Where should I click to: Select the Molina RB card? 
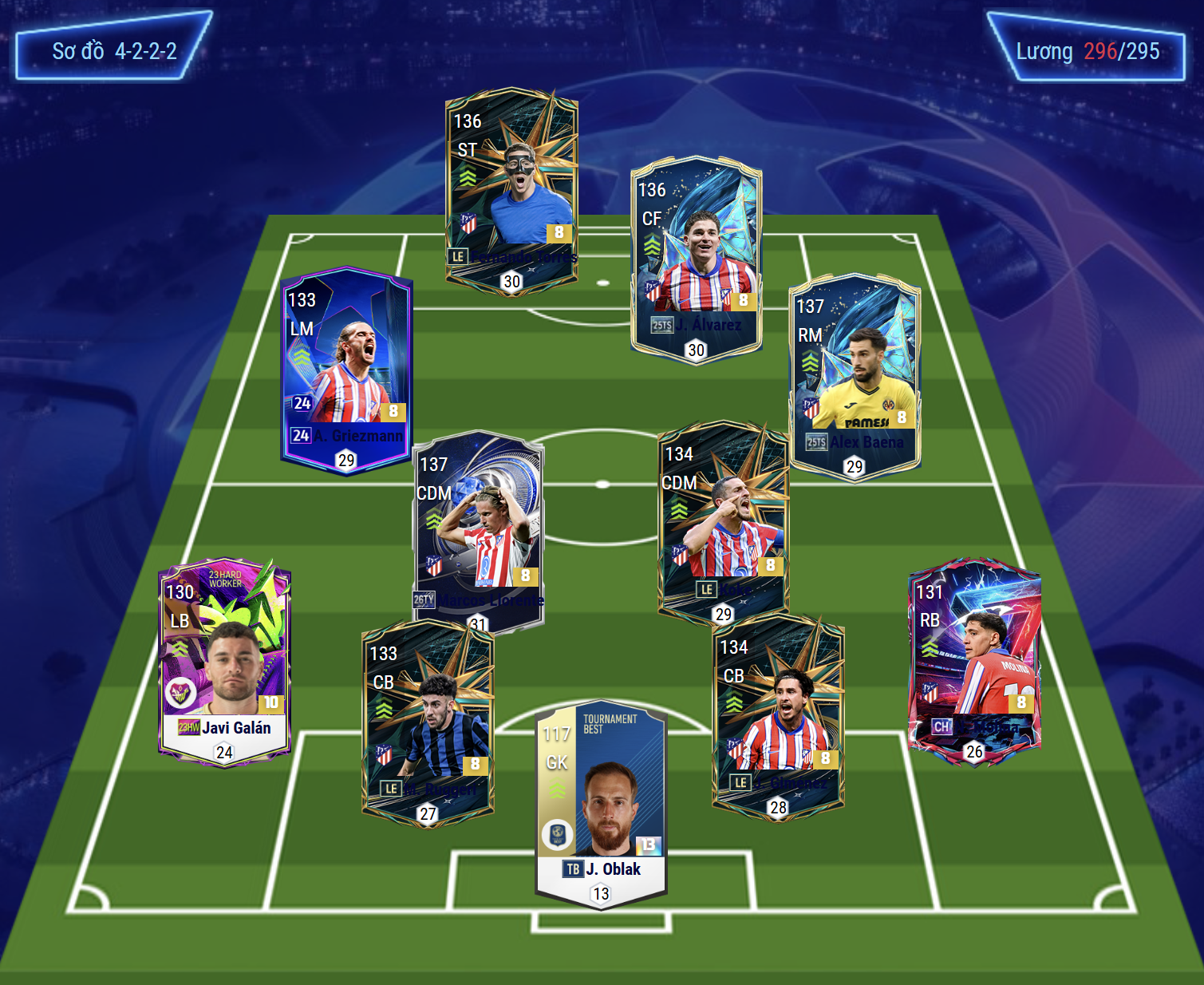pyautogui.click(x=974, y=661)
